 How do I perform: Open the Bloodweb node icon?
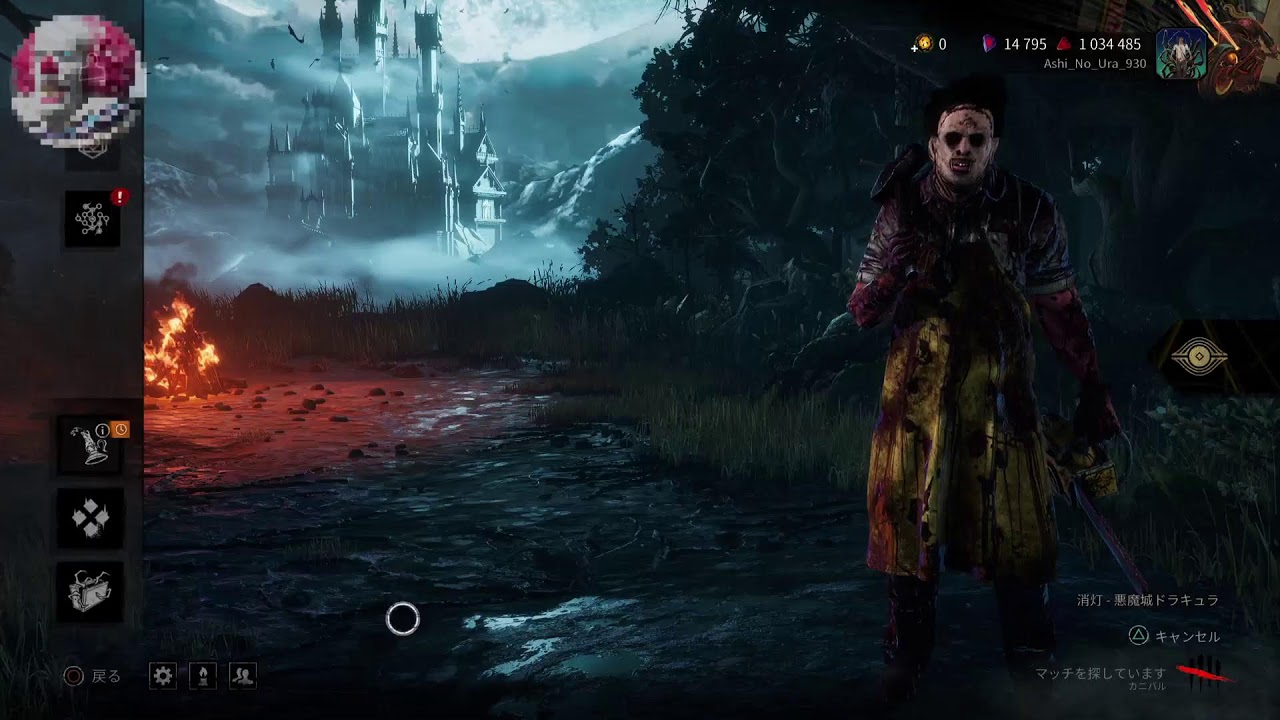tap(92, 219)
